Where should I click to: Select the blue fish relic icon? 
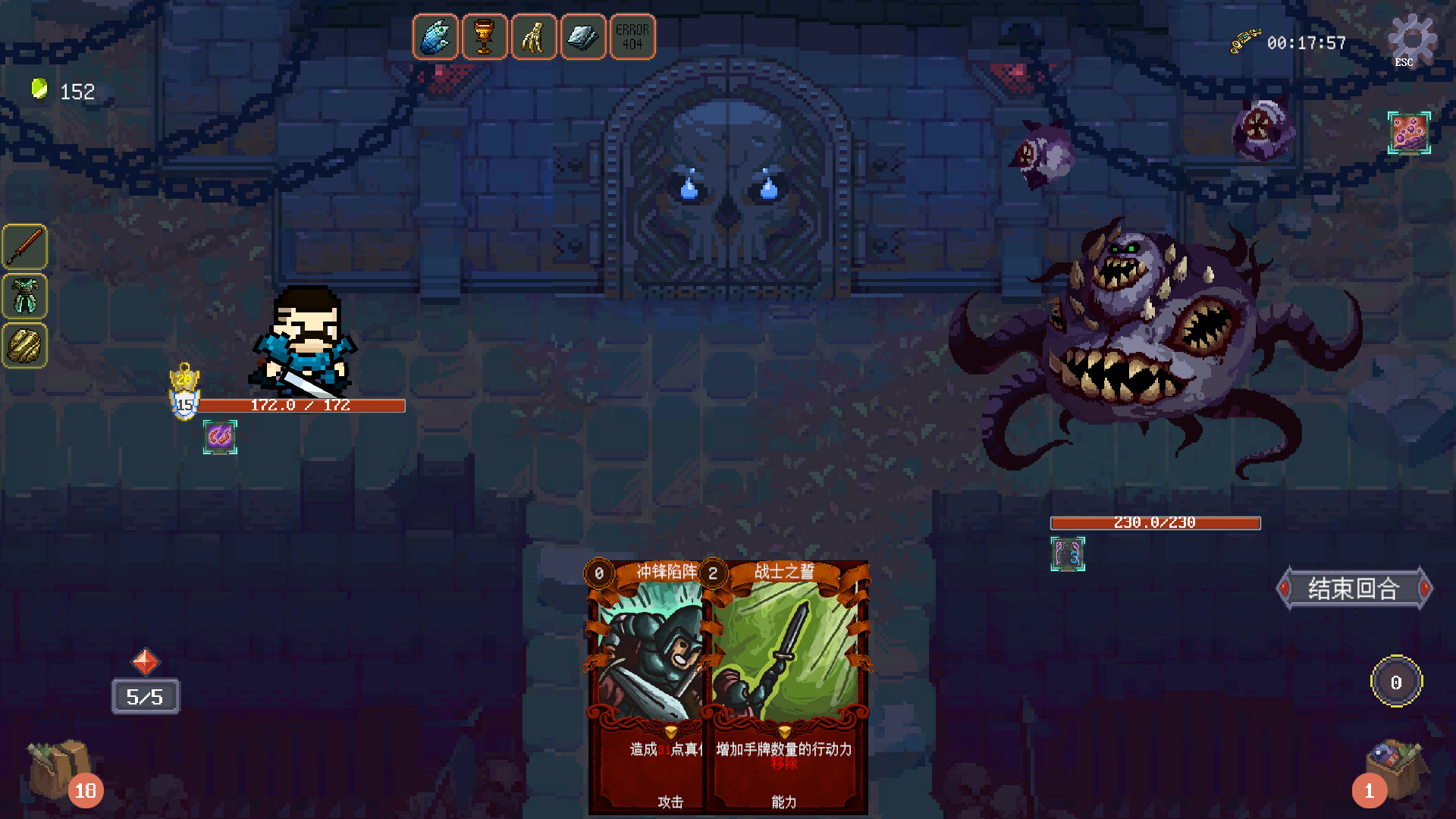point(435,36)
